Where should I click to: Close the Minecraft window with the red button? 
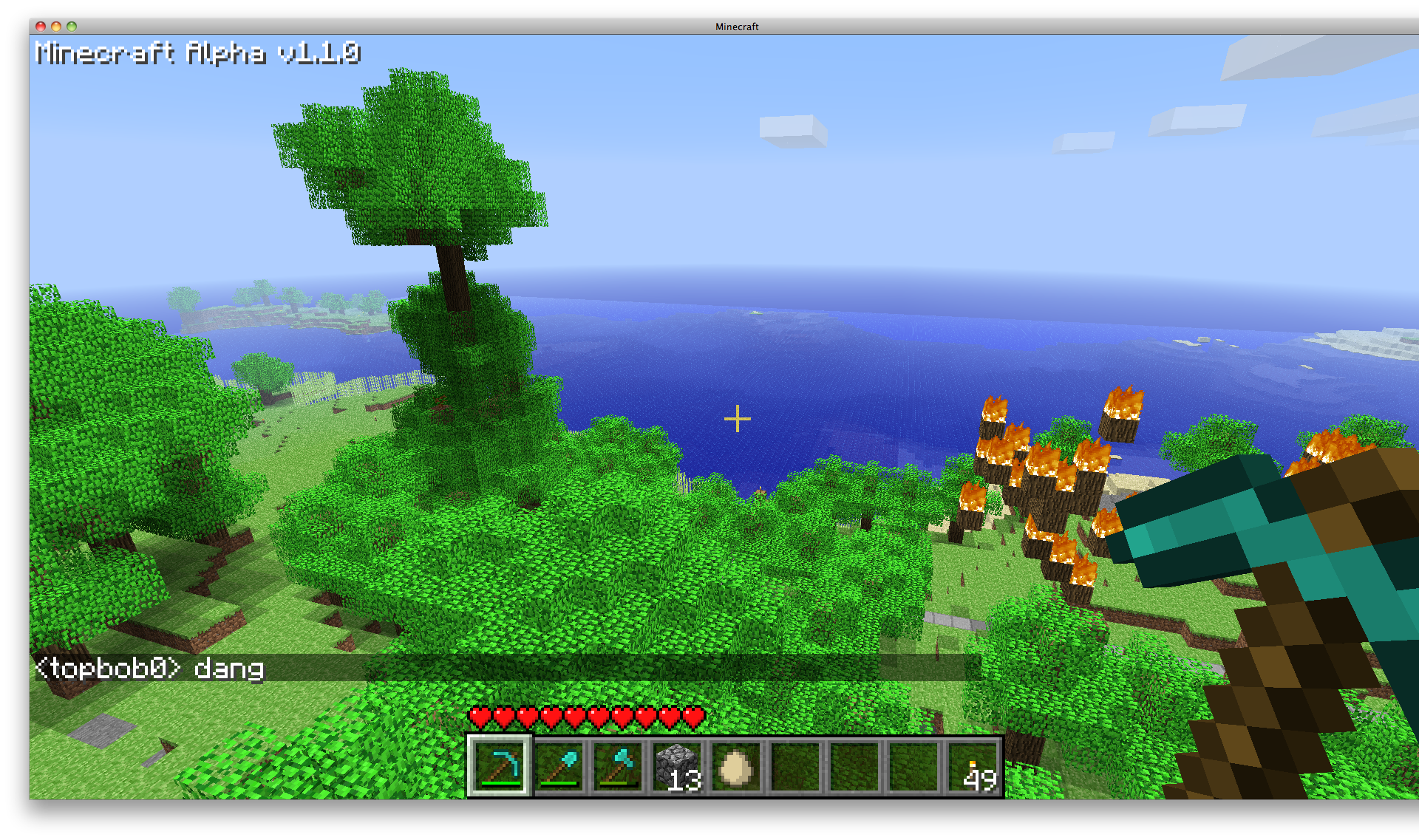point(41,27)
